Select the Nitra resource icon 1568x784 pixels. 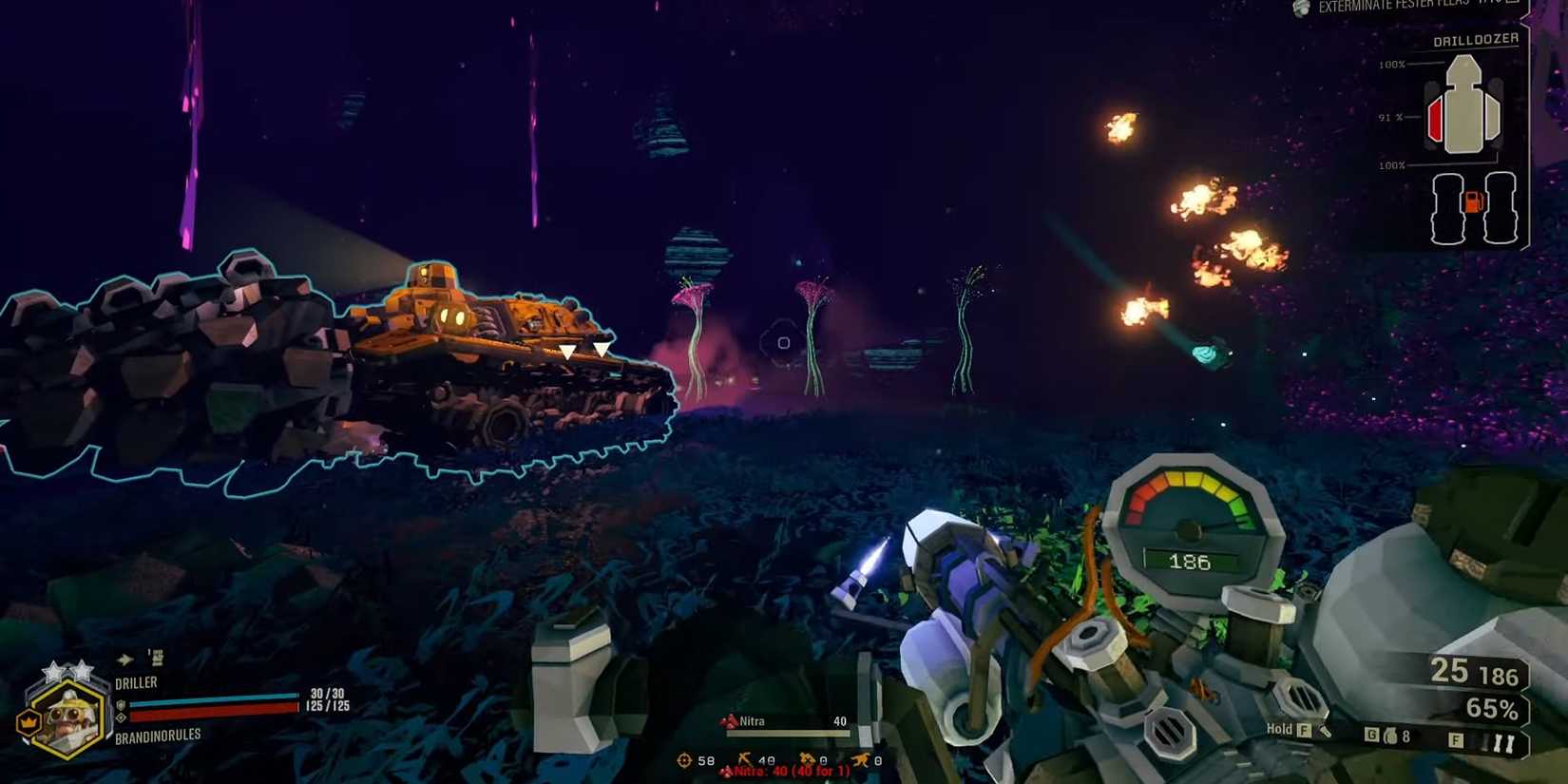[x=729, y=721]
